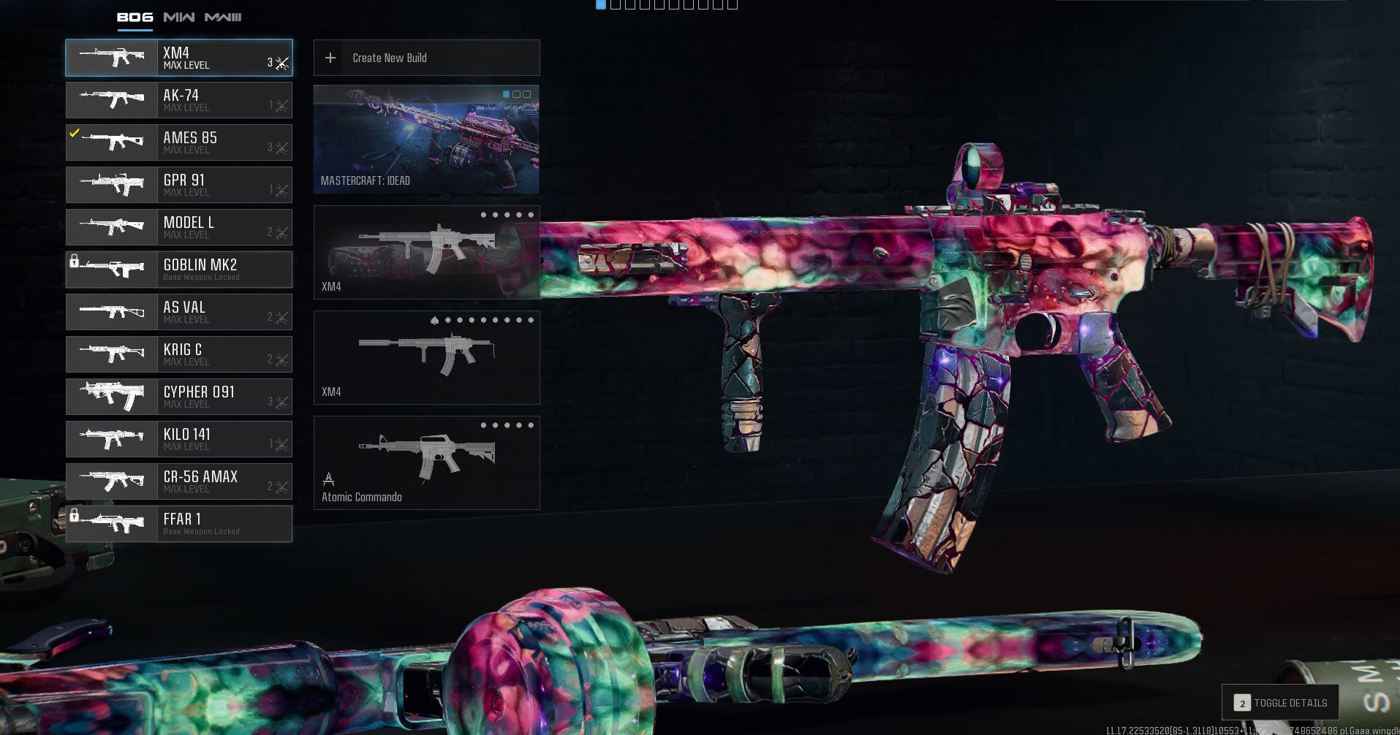Choose the CR-56 AMAX rifle
This screenshot has height=735, width=1400.
179,482
